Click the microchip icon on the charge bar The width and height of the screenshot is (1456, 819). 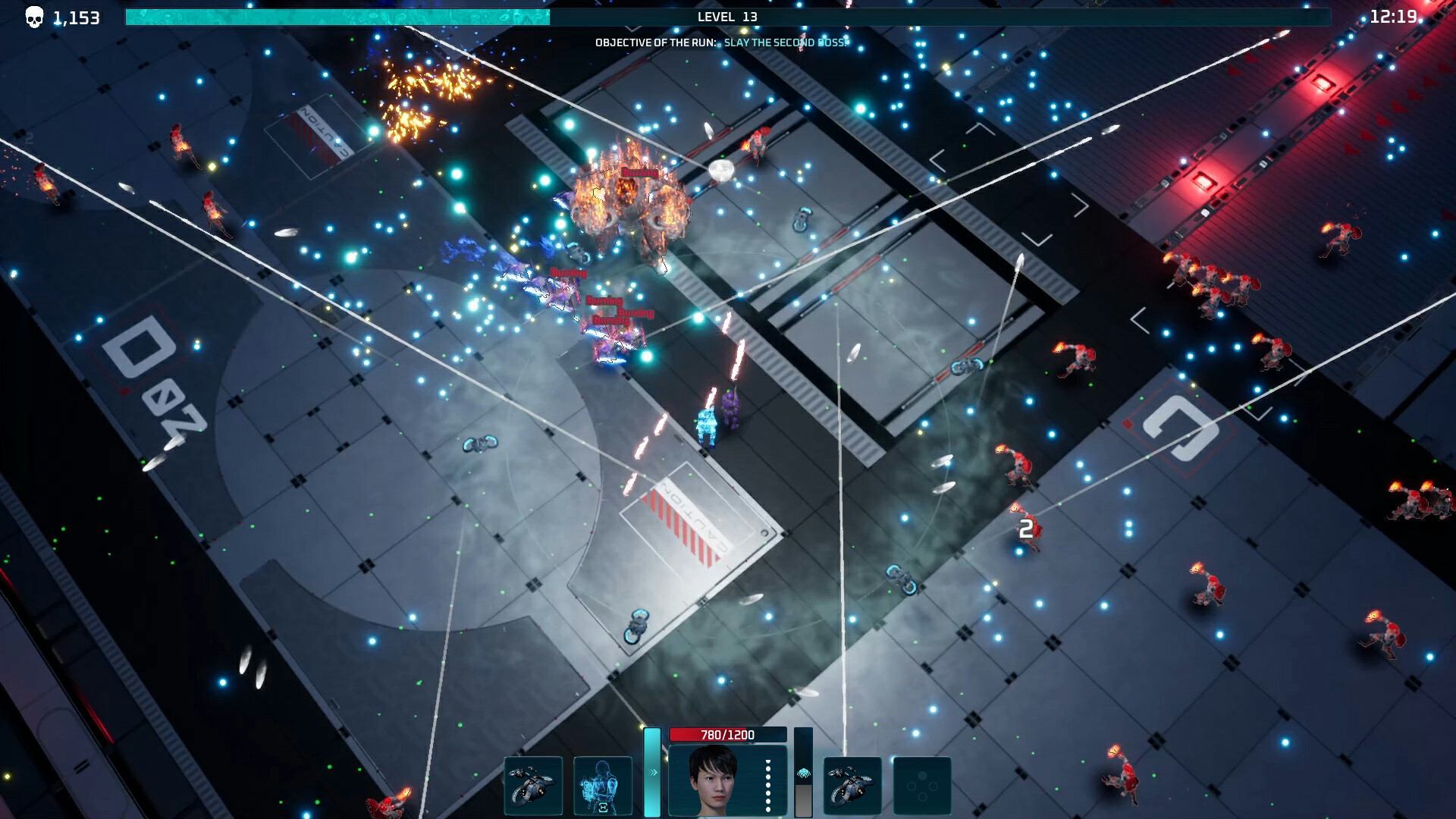point(803,773)
